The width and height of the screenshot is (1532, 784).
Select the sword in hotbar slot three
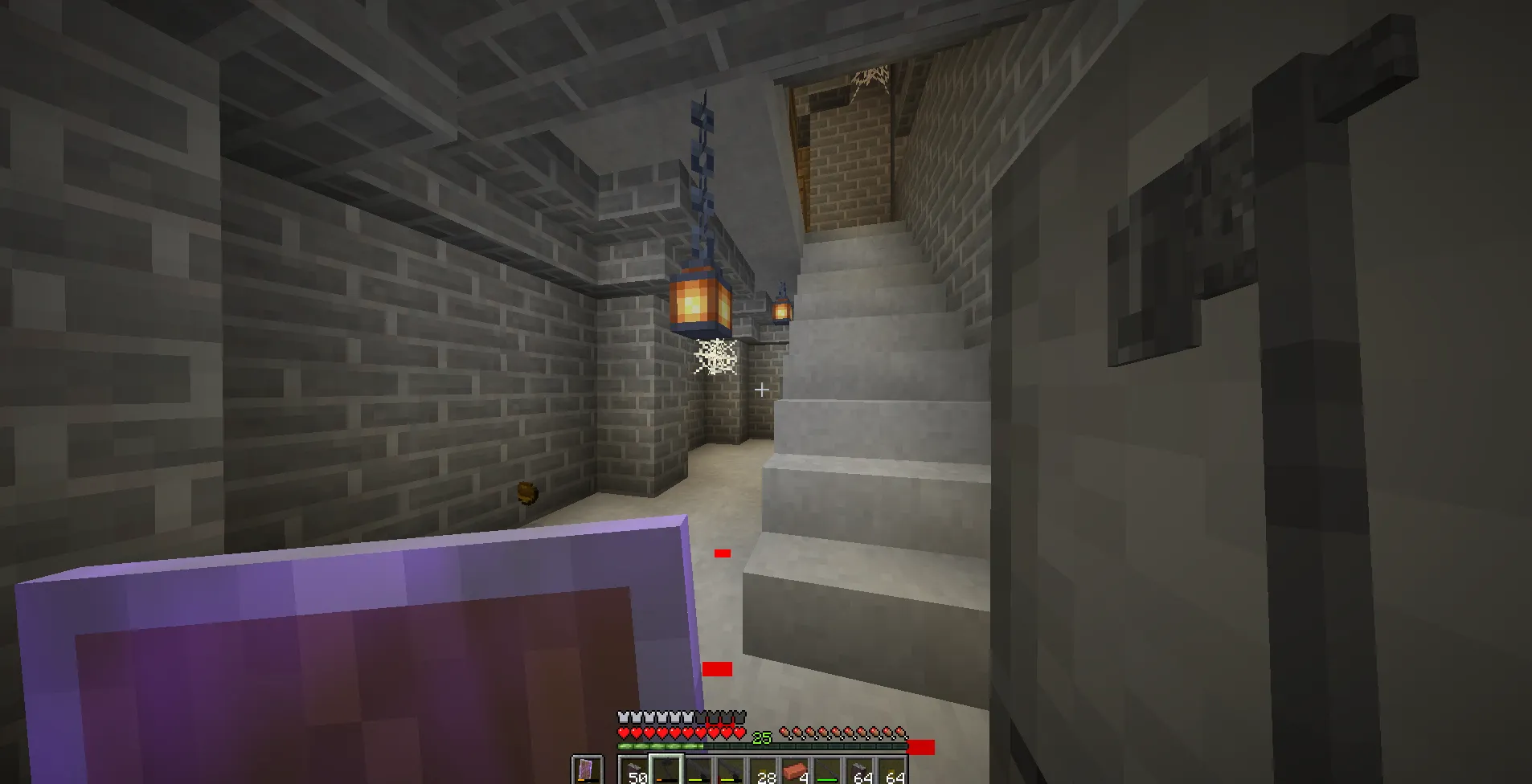click(x=696, y=770)
